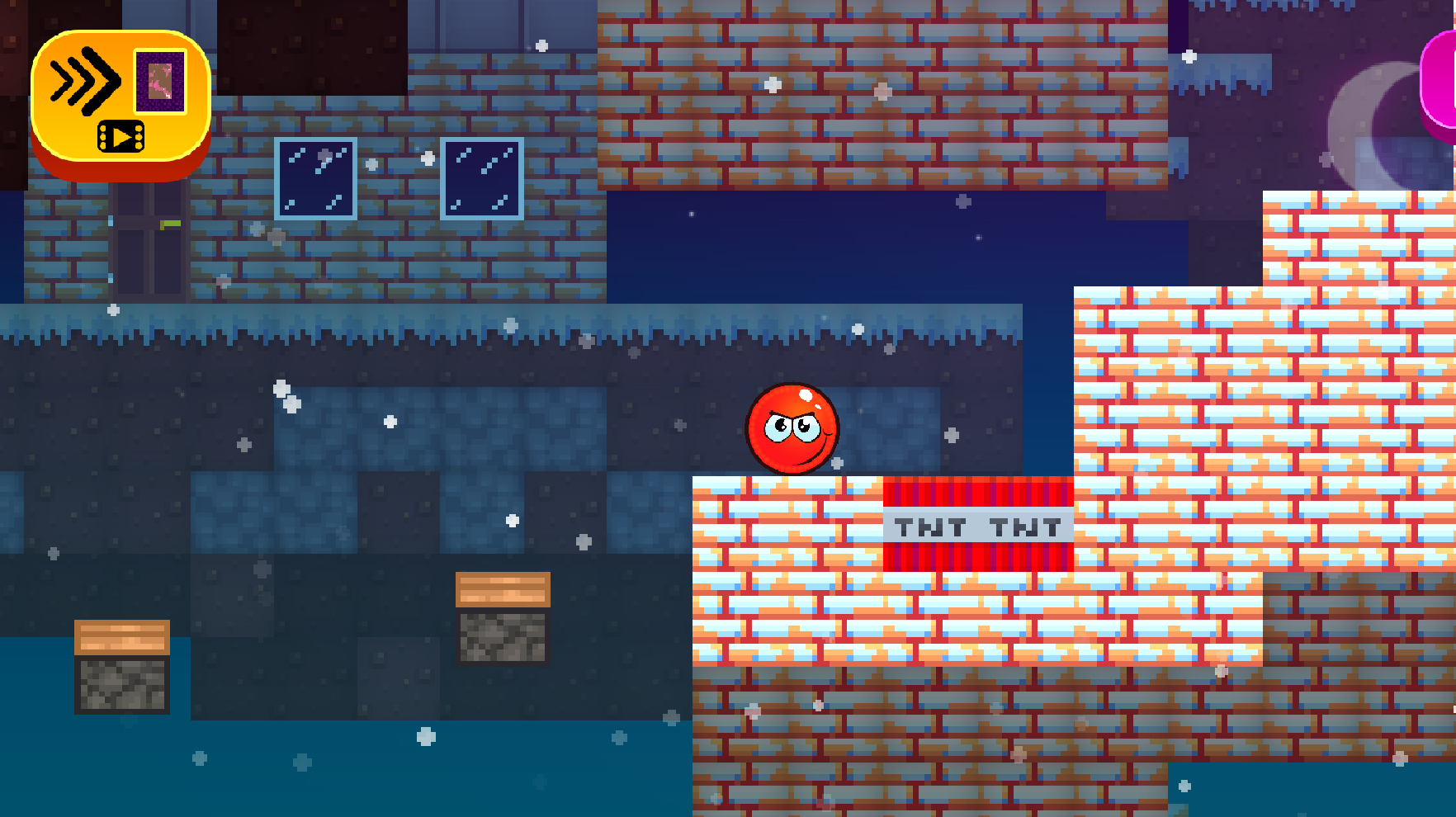Click the left frosted window of the house

pyautogui.click(x=317, y=177)
